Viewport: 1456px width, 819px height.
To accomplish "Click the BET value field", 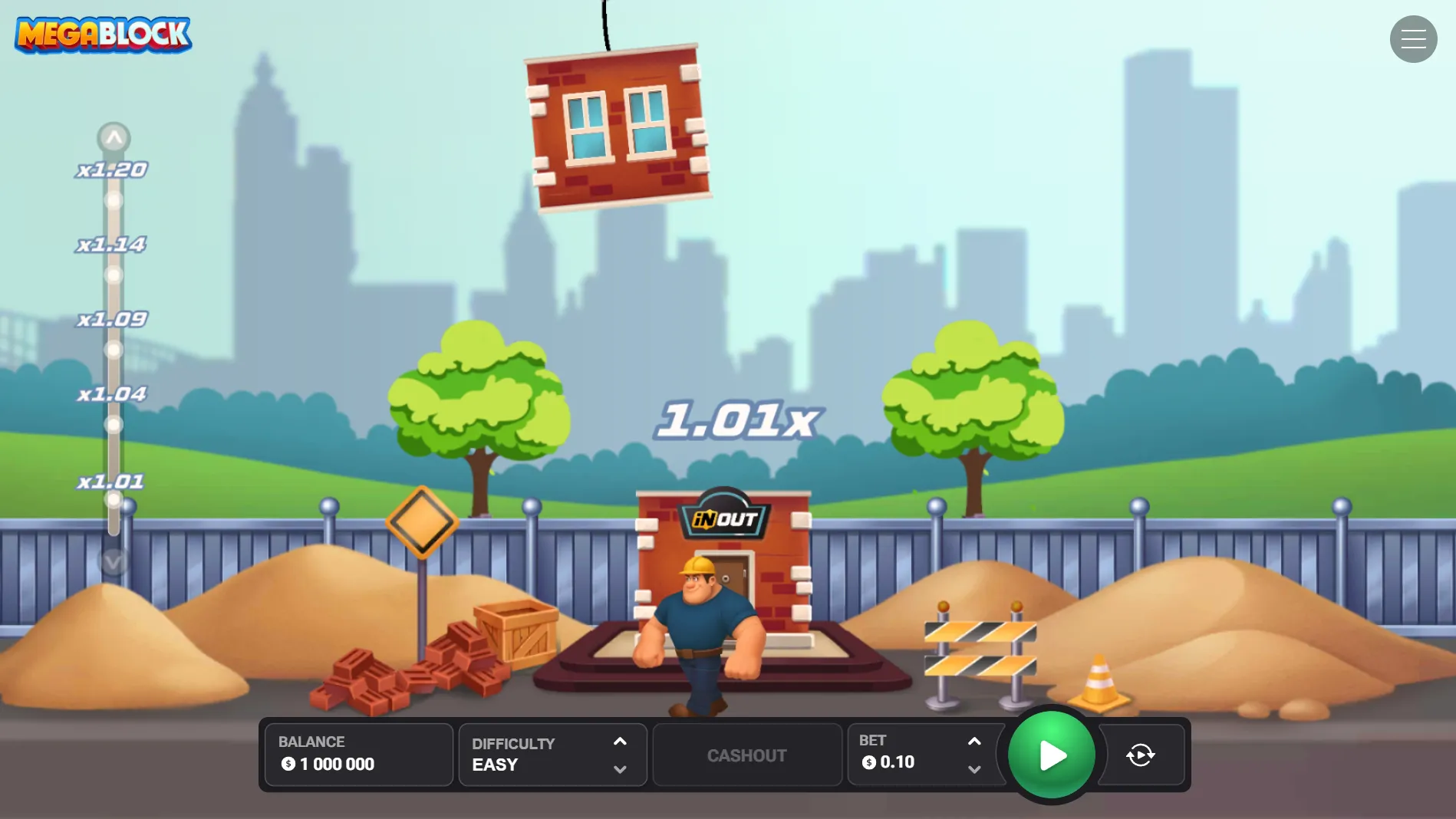I will 898,762.
